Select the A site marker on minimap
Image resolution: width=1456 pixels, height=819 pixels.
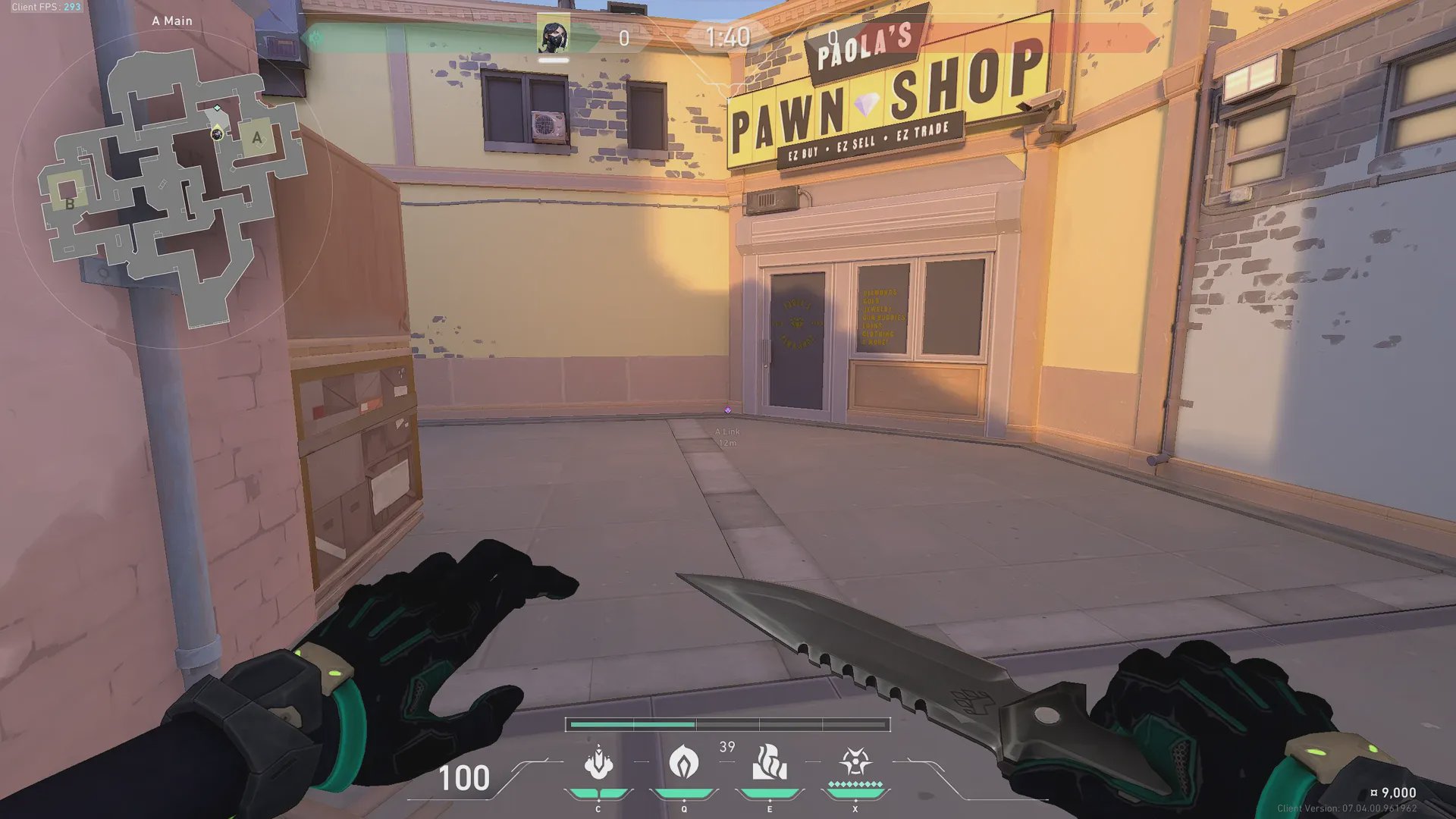(257, 137)
